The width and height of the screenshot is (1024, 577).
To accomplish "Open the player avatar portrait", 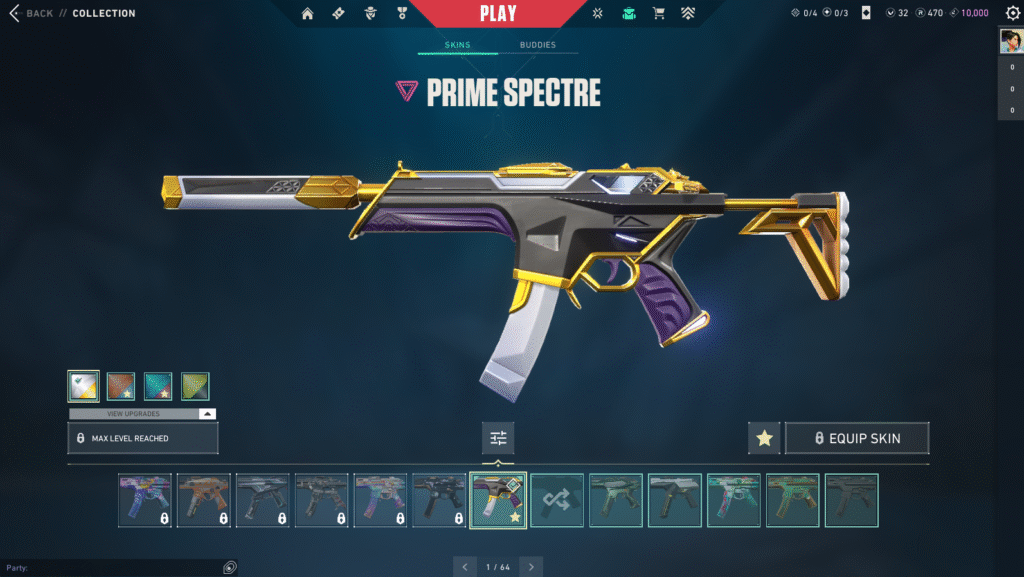I will pos(1010,41).
